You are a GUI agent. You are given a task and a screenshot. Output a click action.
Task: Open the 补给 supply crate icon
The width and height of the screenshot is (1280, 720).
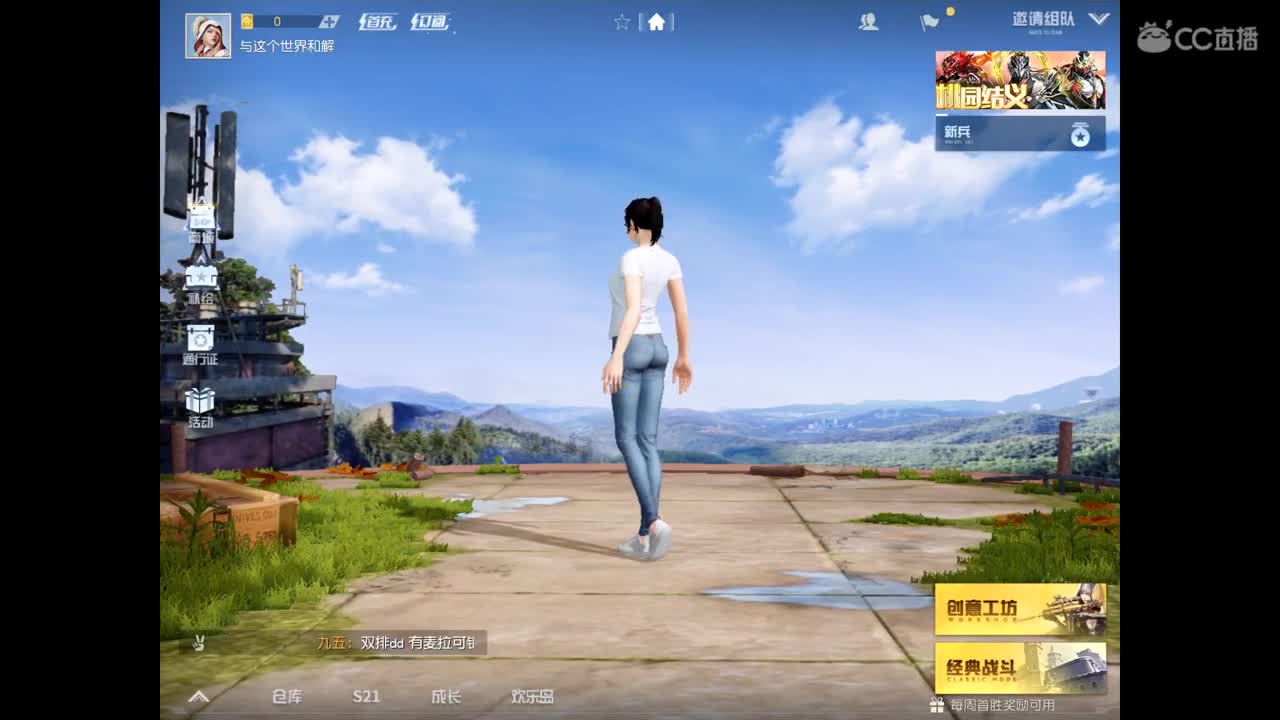pyautogui.click(x=199, y=278)
